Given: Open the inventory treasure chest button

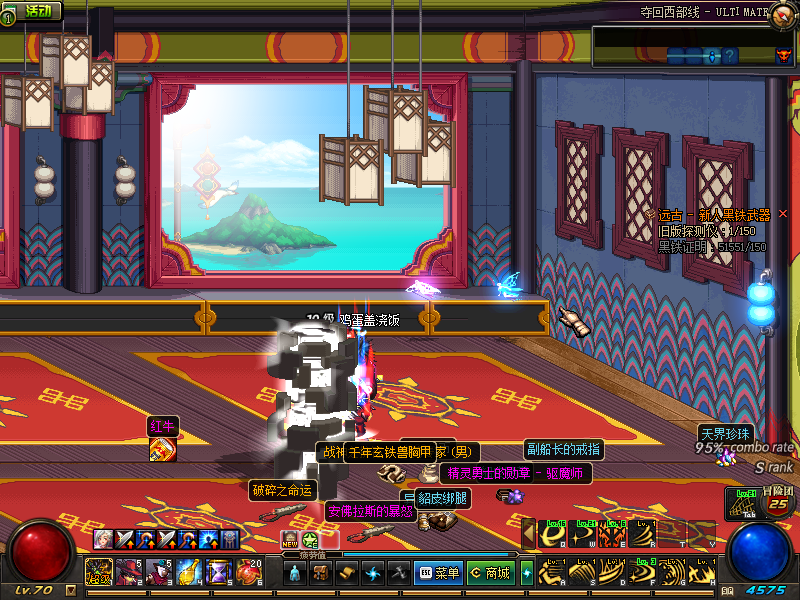Looking at the screenshot, I should click(x=320, y=573).
